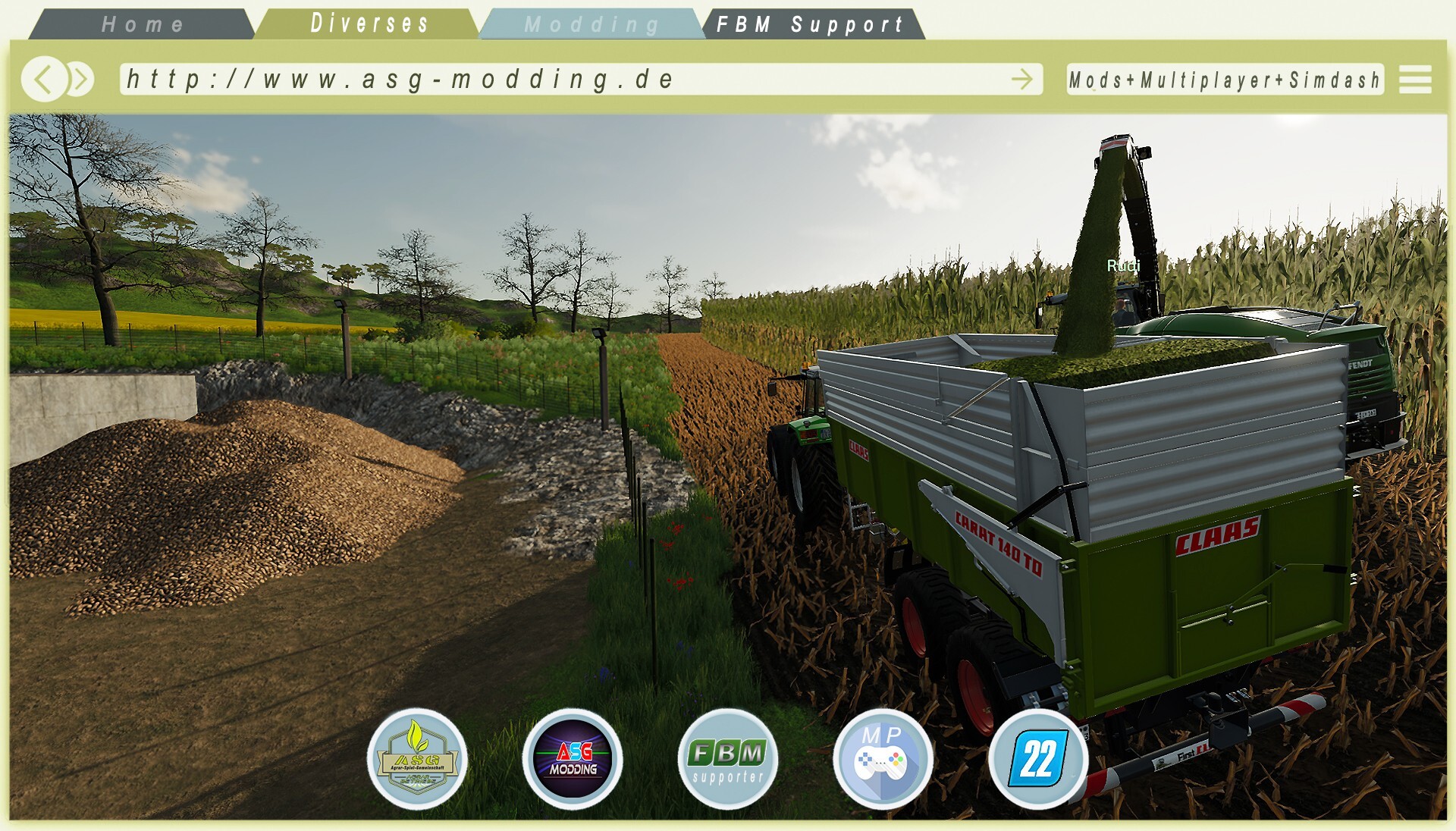Click the Mods+Multiplayer+Simdash field
The image size is (1456, 831).
[1224, 80]
